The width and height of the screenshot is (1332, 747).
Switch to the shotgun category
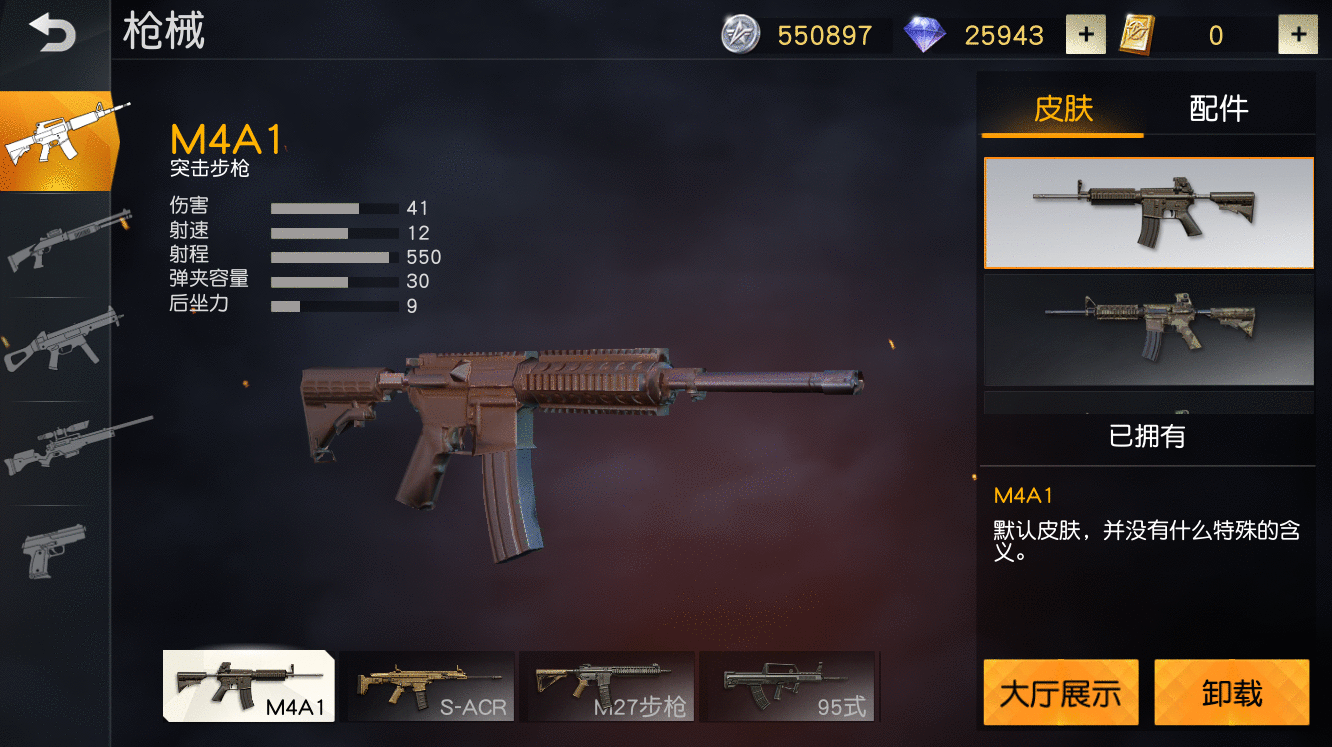(x=62, y=242)
